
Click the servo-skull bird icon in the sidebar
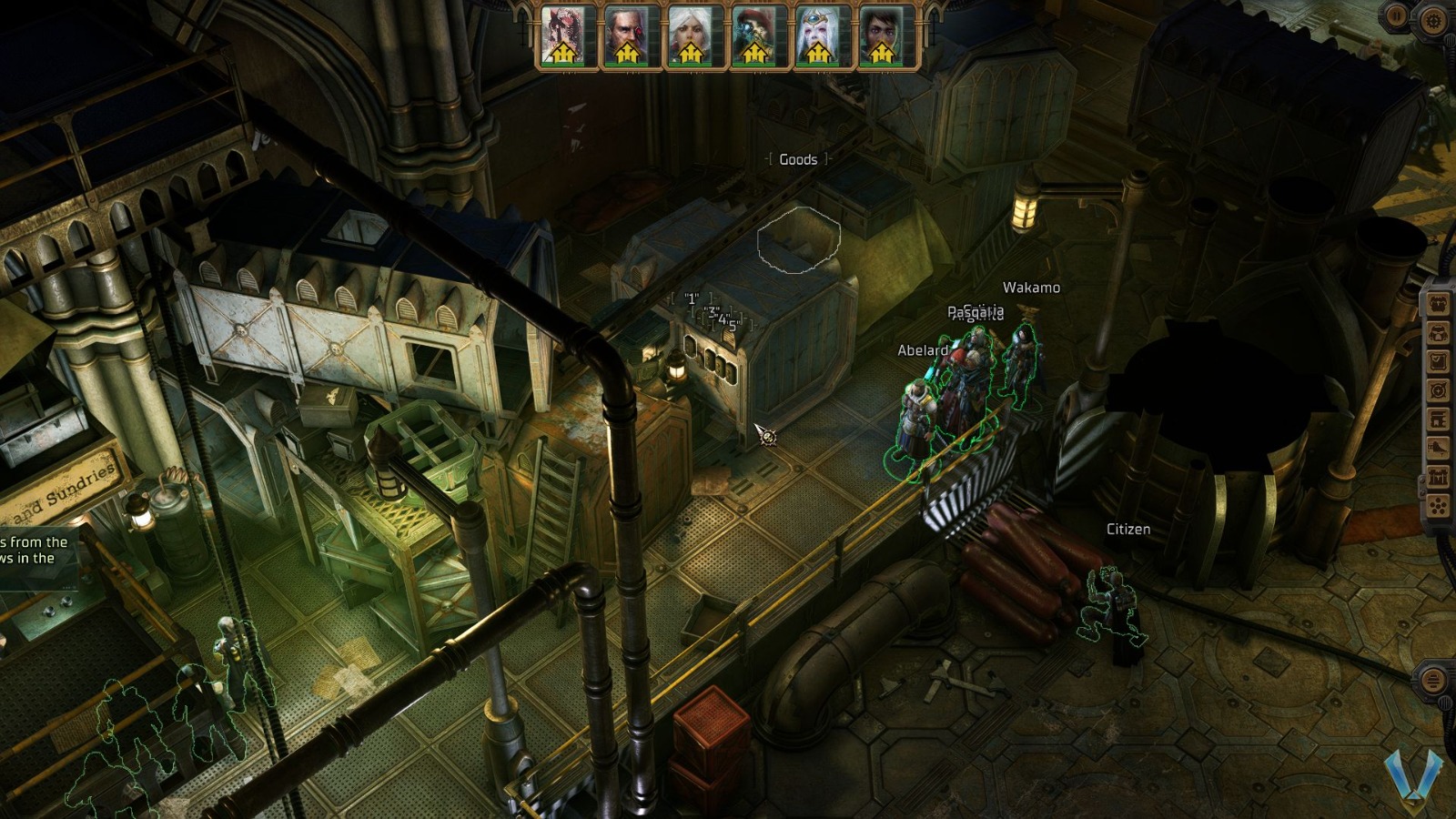pos(1440,304)
